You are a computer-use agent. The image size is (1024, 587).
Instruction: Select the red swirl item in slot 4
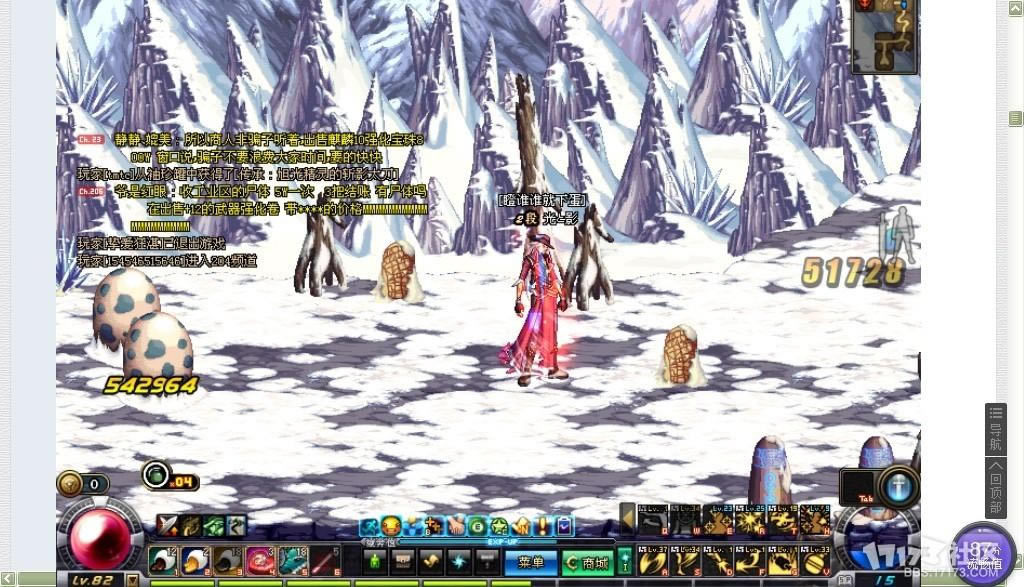(x=260, y=560)
